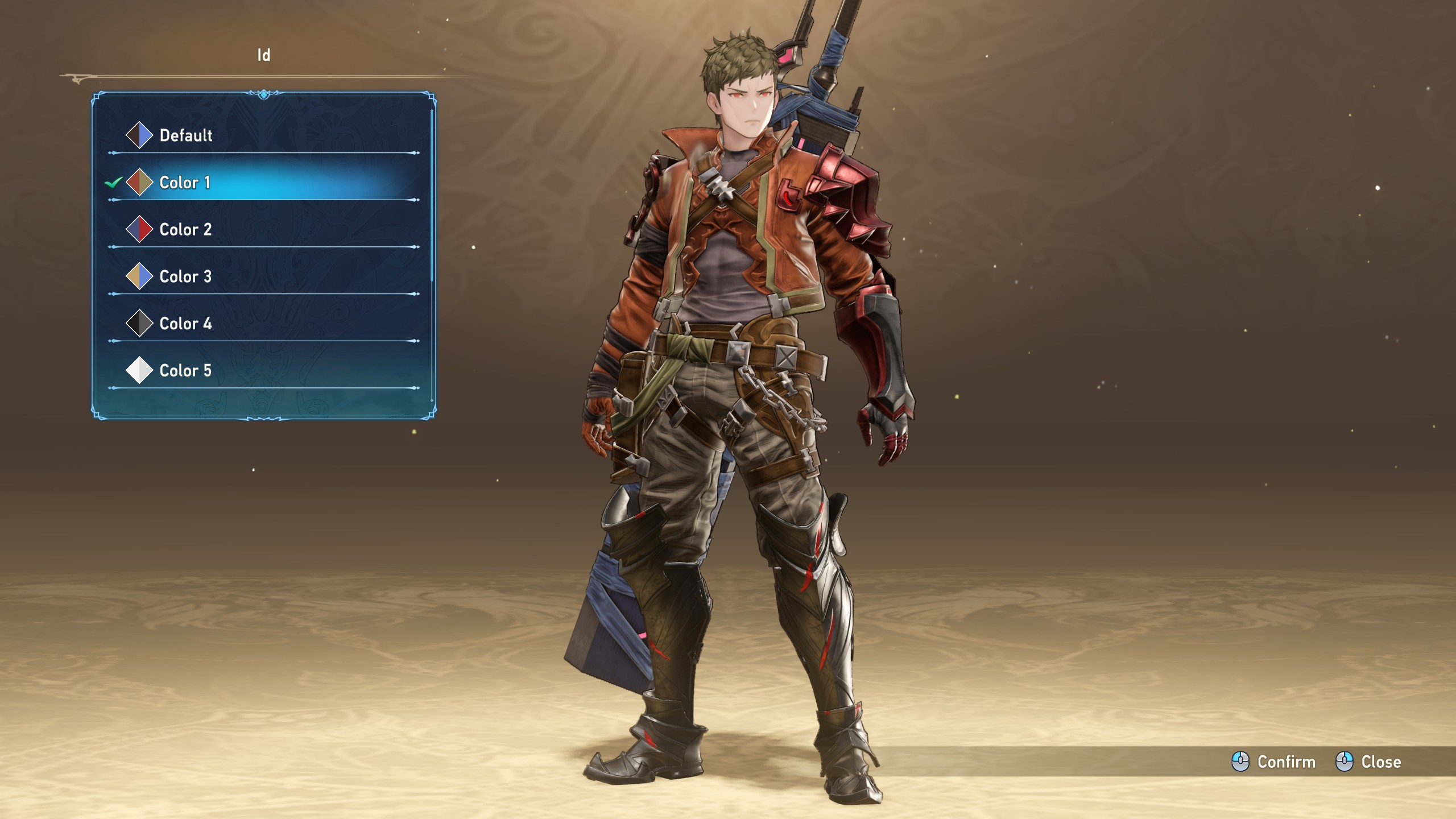Switch to the Color 3 palette
Viewport: 1456px width, 819px height.
click(185, 277)
